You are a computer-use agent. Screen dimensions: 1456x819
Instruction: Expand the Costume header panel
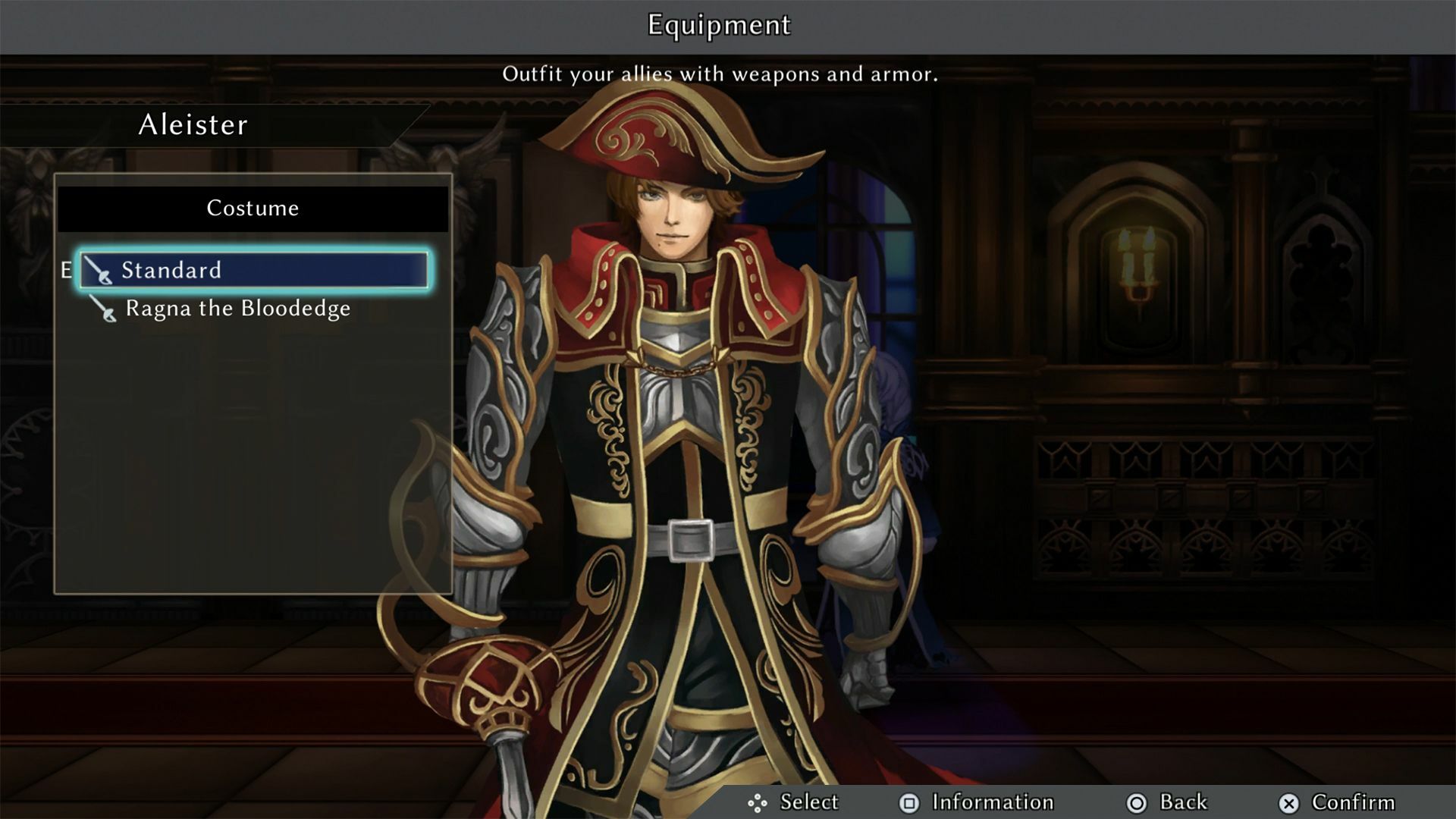250,208
